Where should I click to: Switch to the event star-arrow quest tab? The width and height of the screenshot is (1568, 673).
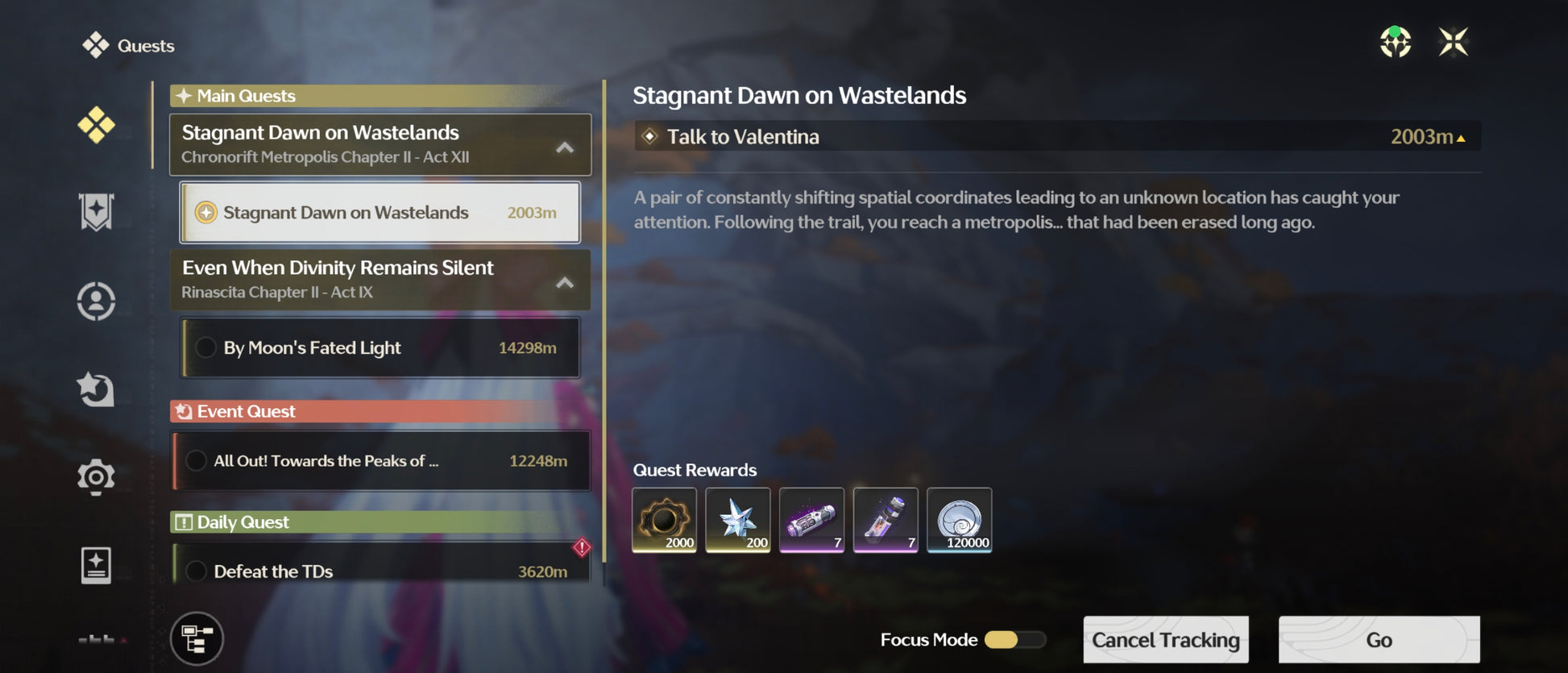click(x=96, y=388)
